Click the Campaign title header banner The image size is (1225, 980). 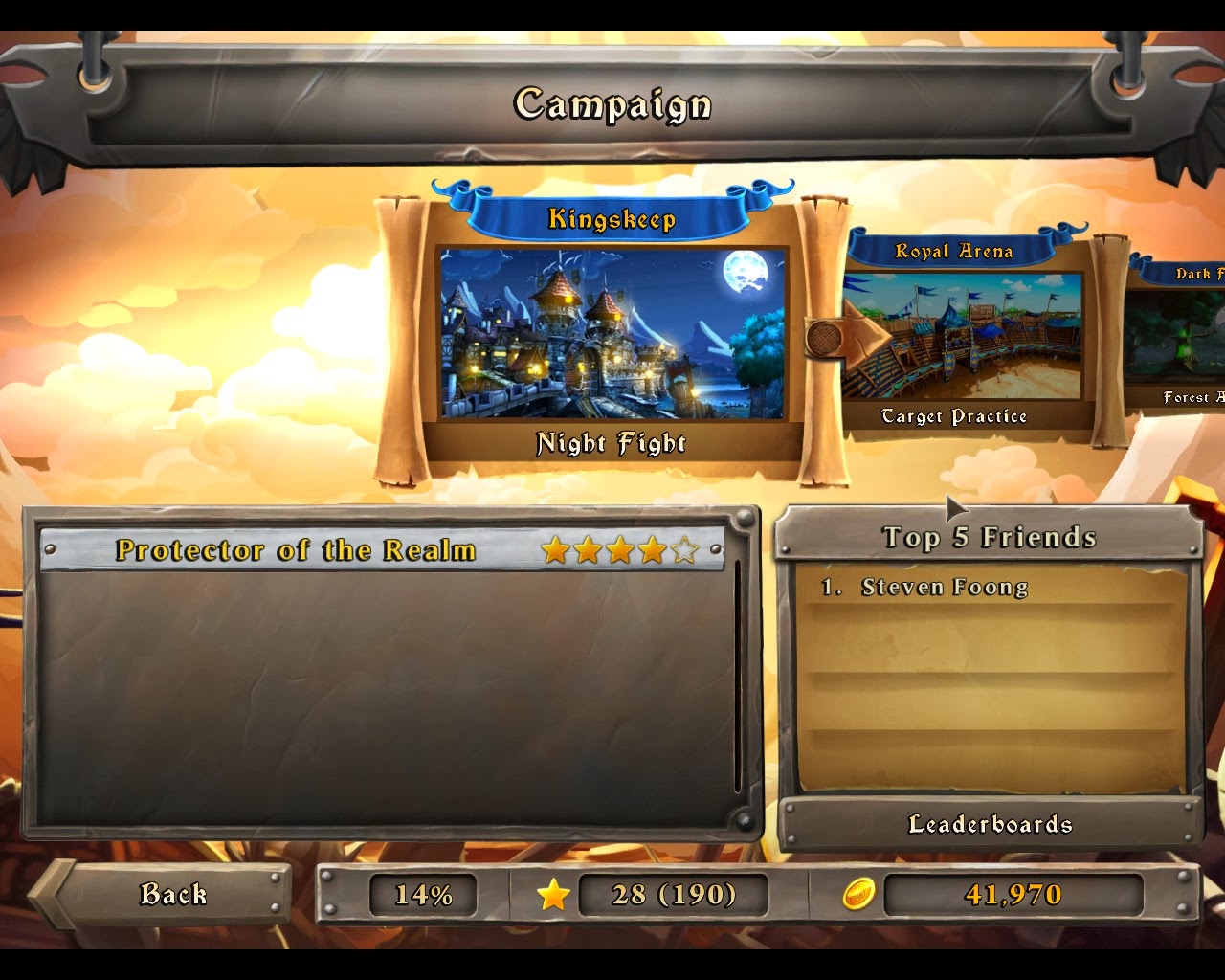[612, 105]
